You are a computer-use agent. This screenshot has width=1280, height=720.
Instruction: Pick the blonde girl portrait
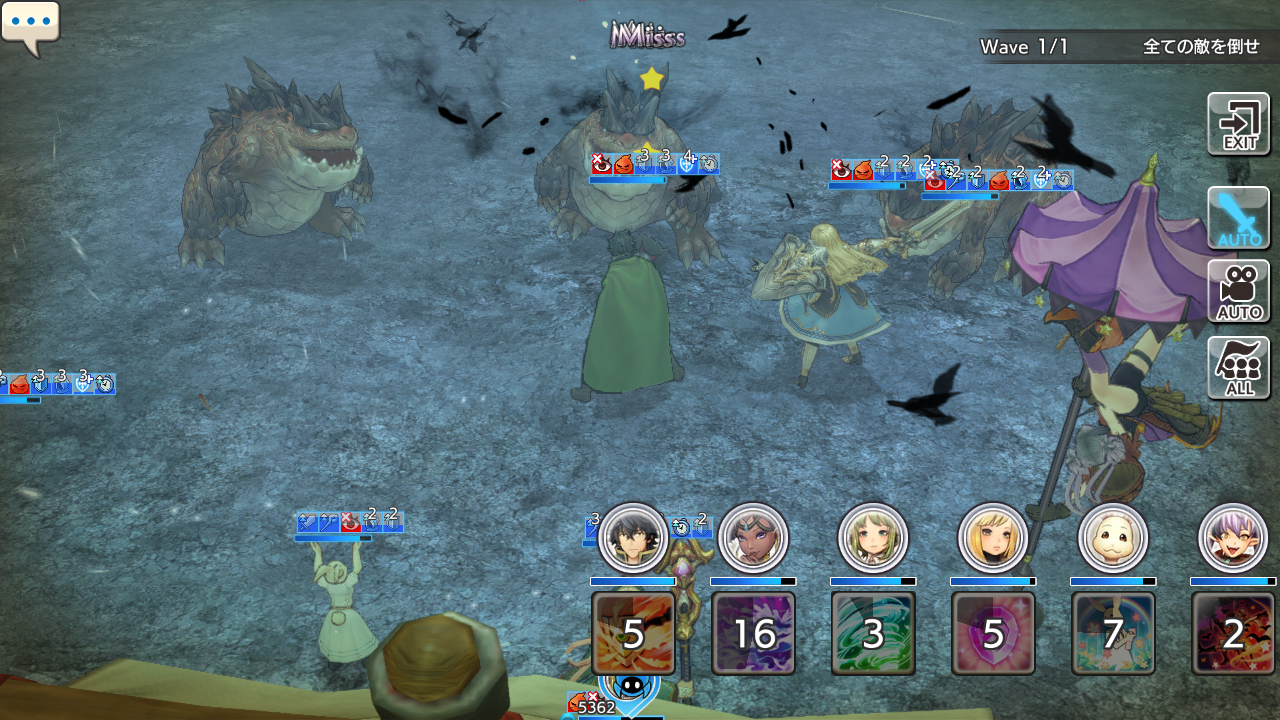tap(993, 538)
